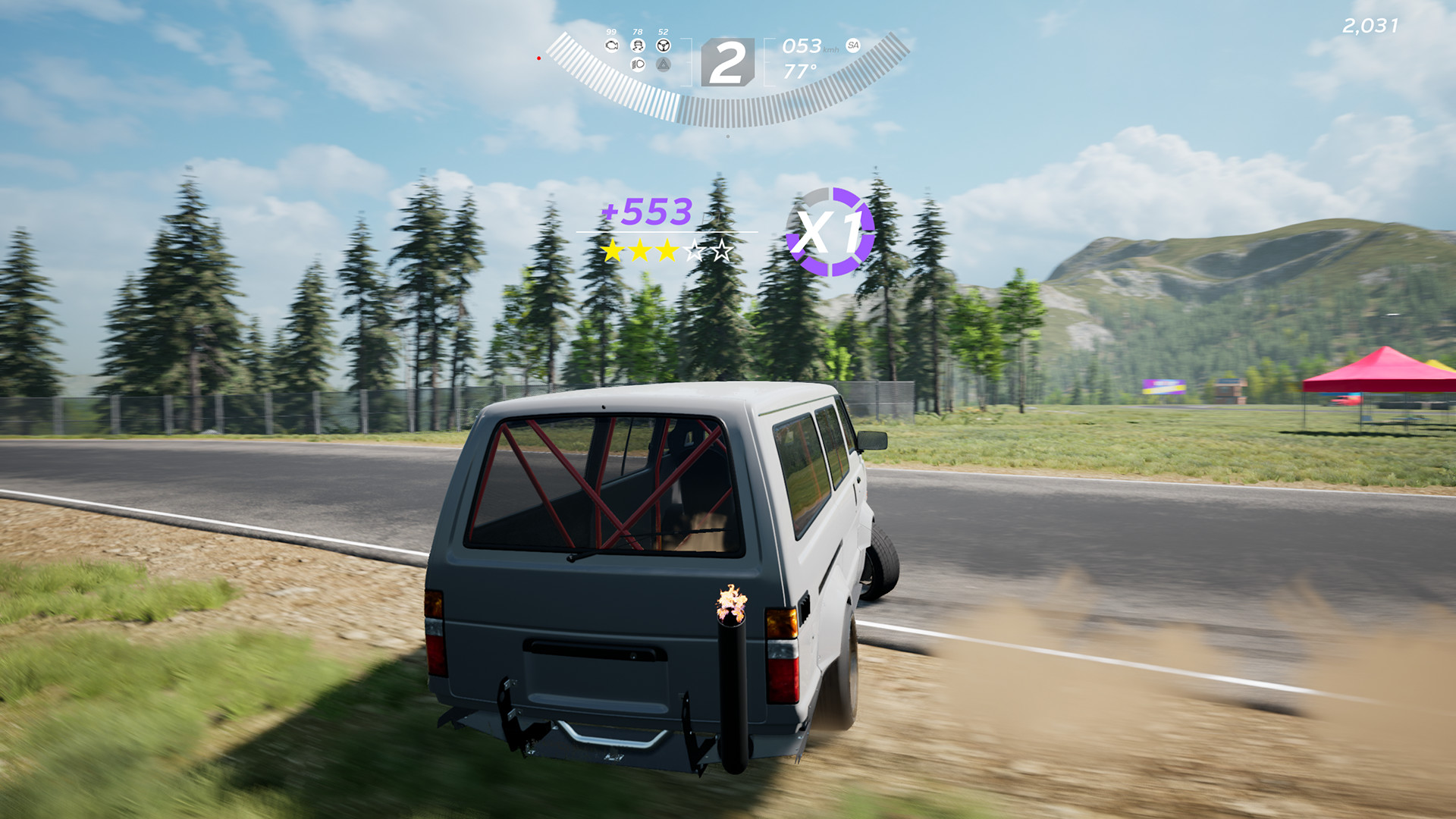The width and height of the screenshot is (1456, 819).
Task: Select the 053 speed readout tab
Action: coord(803,47)
